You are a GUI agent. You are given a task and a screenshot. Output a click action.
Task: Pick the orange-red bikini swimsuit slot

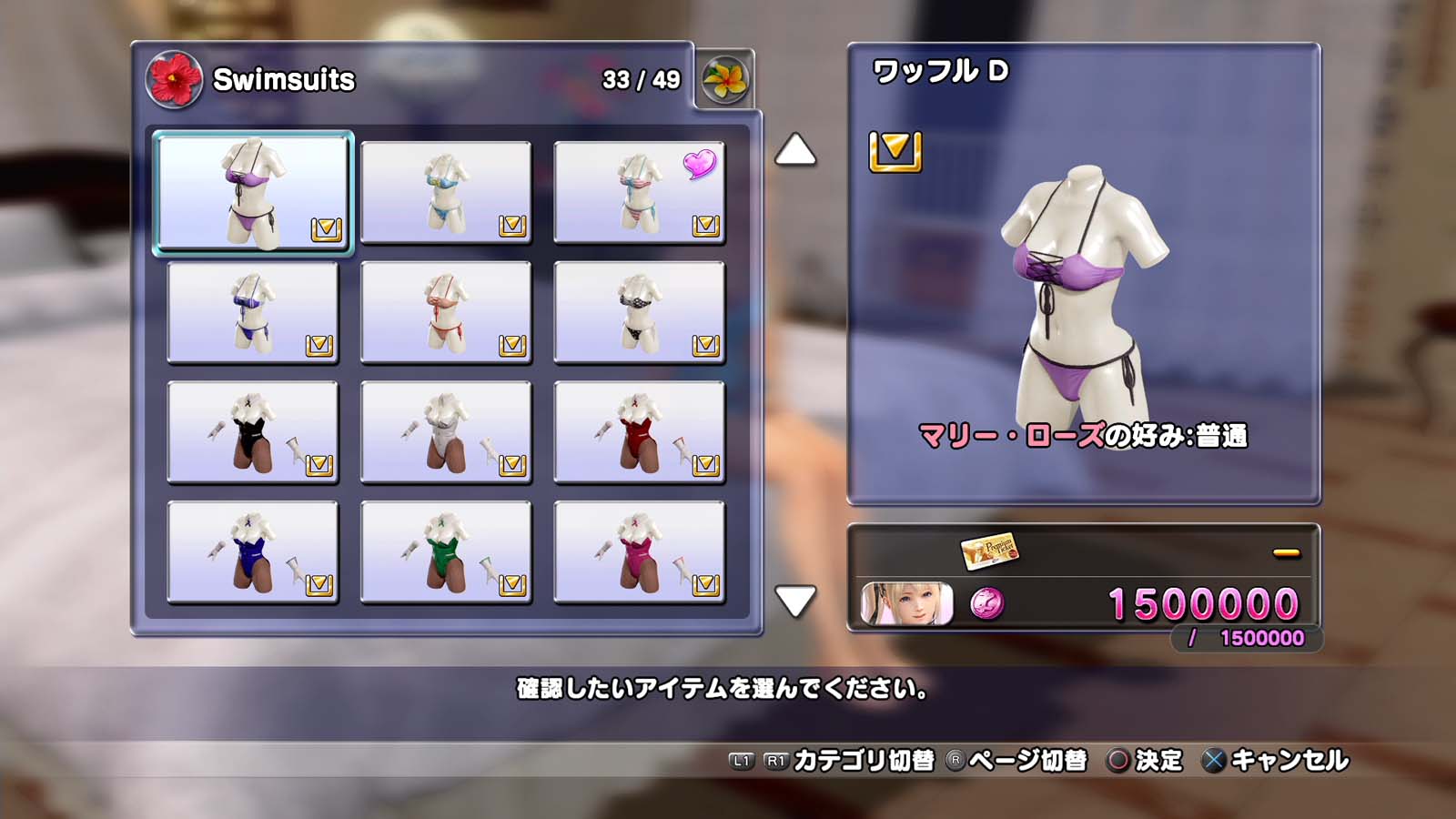pos(446,312)
